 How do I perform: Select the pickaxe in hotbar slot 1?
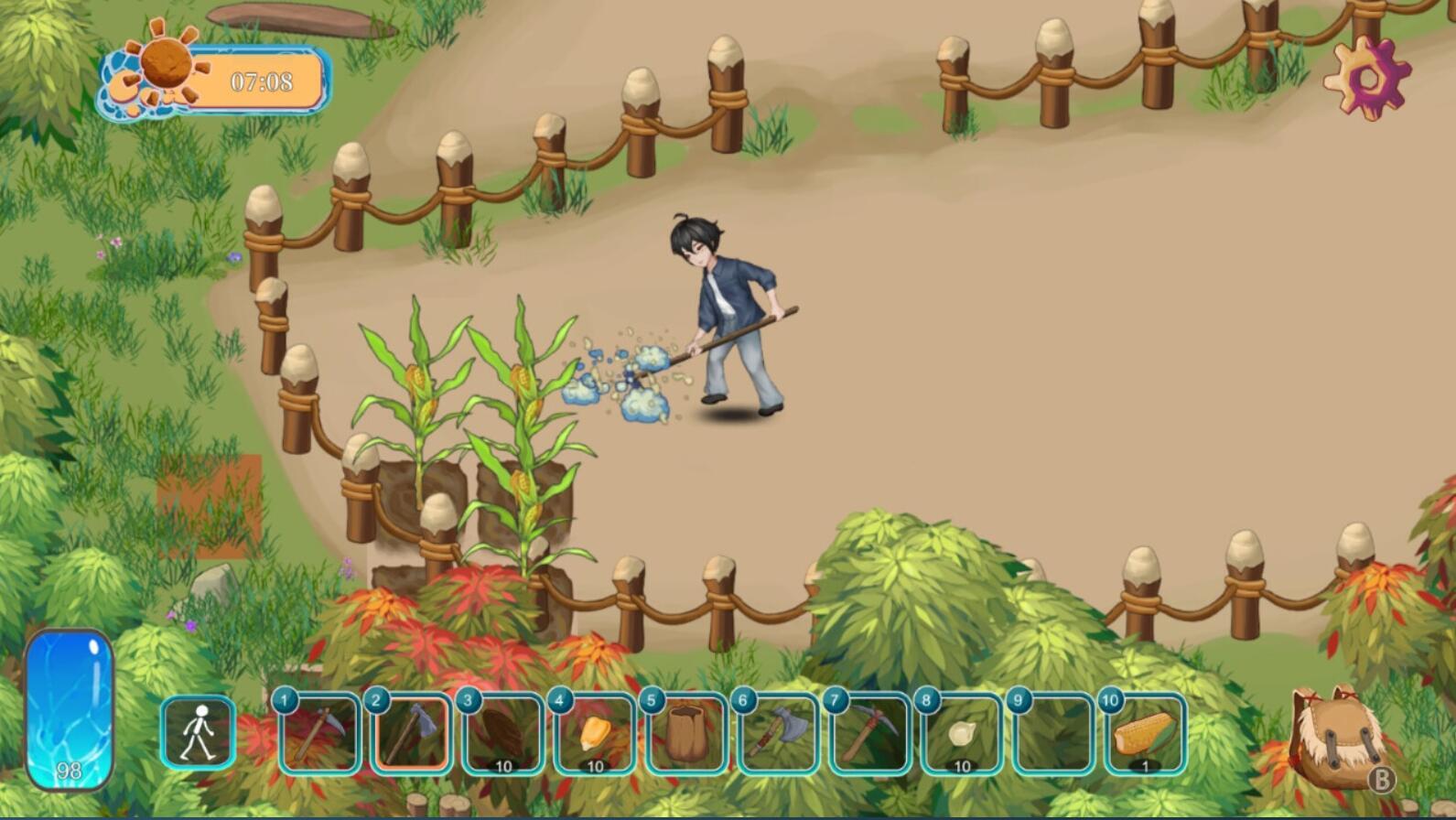(x=320, y=737)
